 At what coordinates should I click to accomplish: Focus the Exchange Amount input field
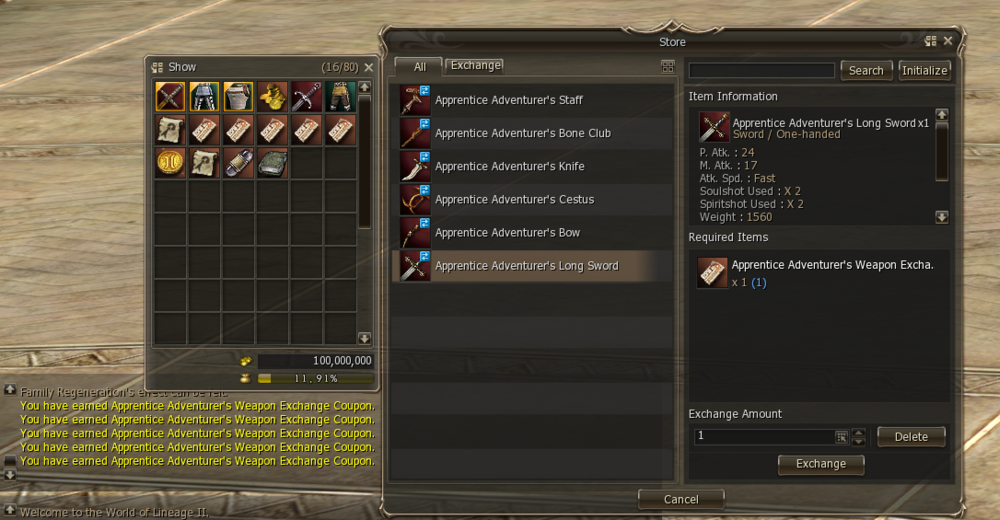[x=765, y=436]
